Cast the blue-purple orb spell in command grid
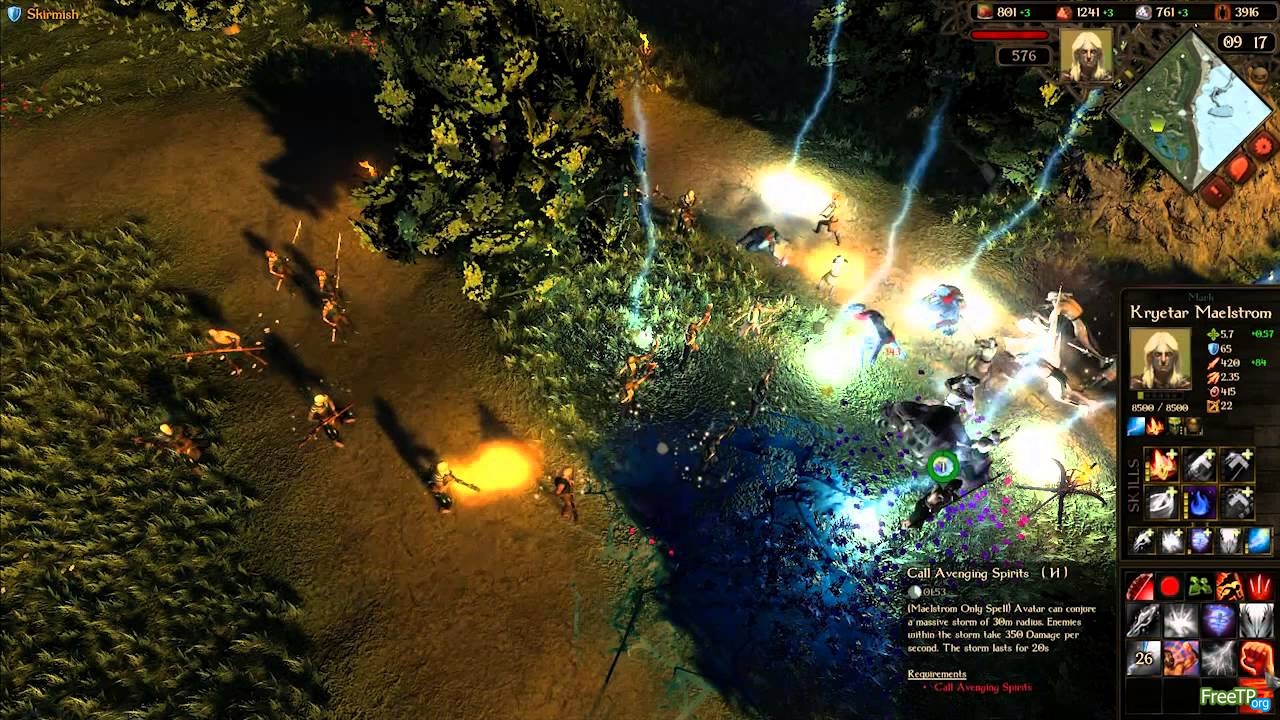 1218,621
